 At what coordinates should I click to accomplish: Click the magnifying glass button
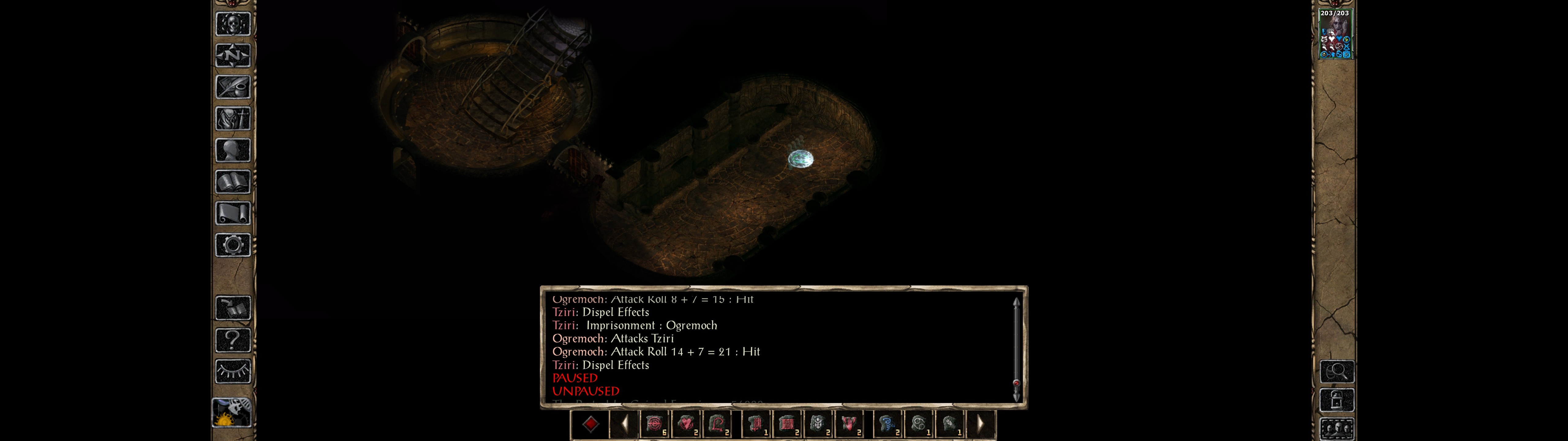1336,371
